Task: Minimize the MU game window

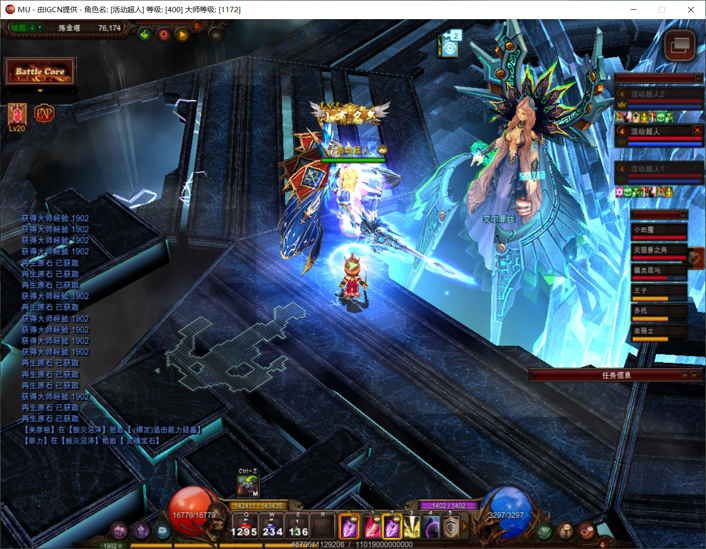Action: click(x=633, y=9)
